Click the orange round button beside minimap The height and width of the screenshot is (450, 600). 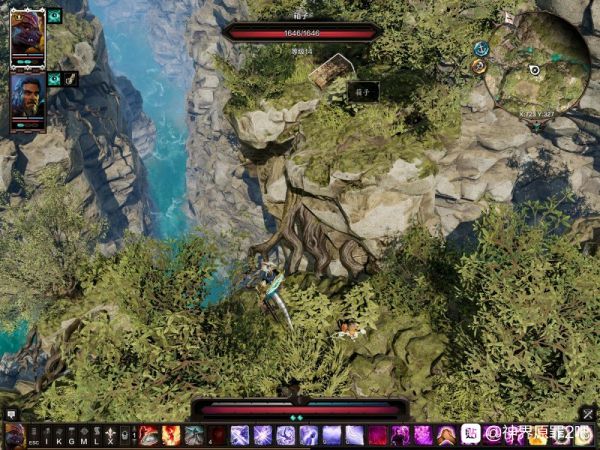coord(478,66)
